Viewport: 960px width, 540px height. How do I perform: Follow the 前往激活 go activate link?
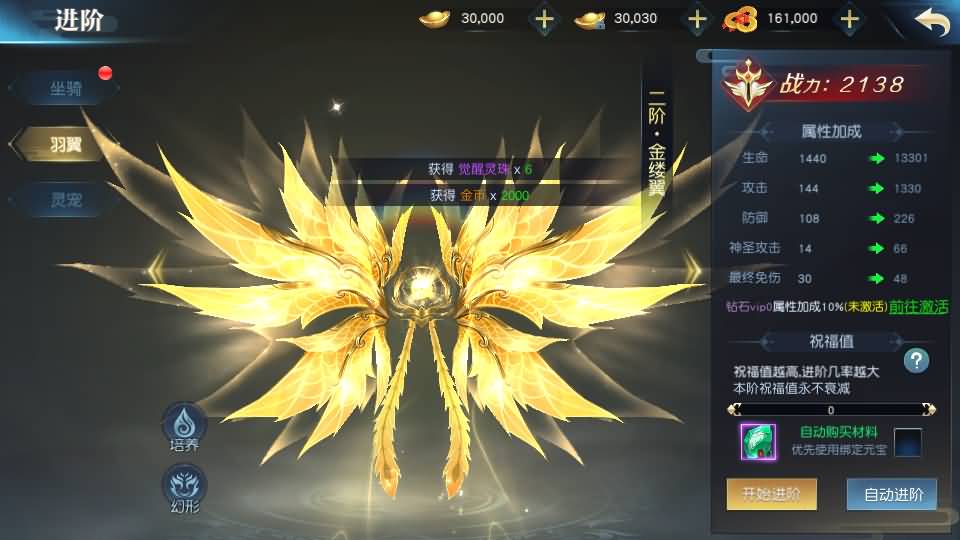(x=919, y=307)
